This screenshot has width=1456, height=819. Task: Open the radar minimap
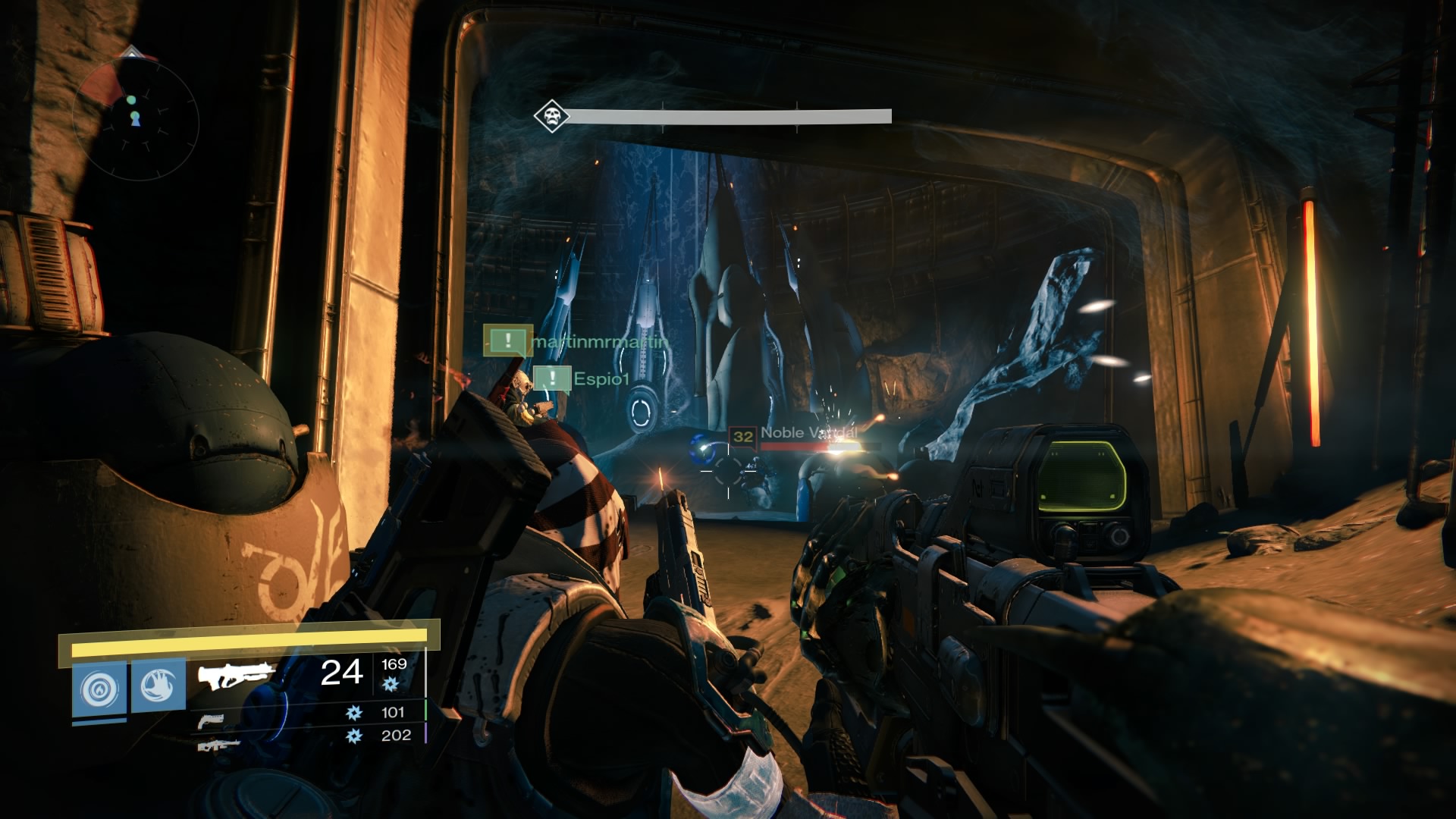point(136,118)
